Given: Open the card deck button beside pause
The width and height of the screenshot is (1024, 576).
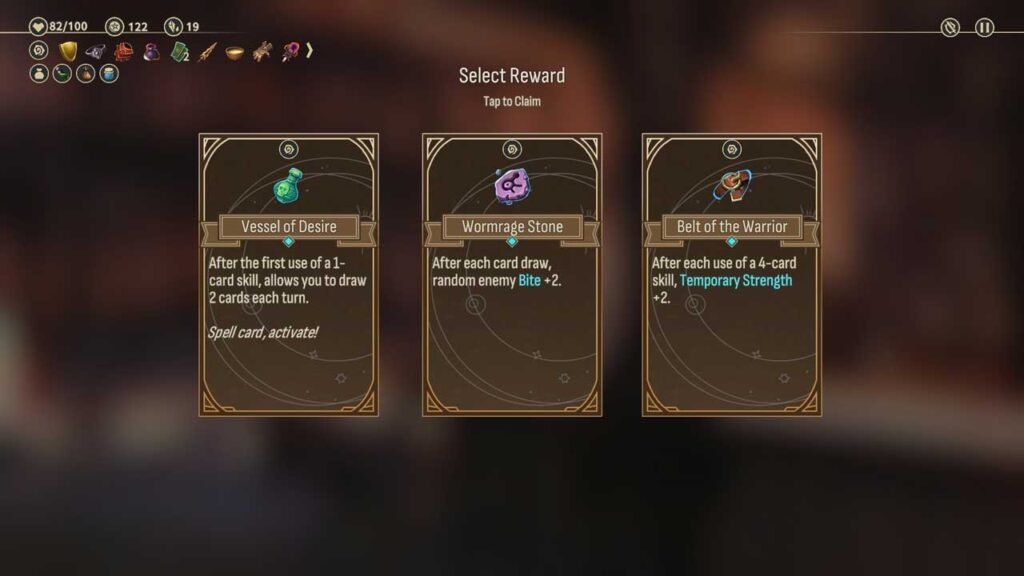Looking at the screenshot, I should 950,27.
